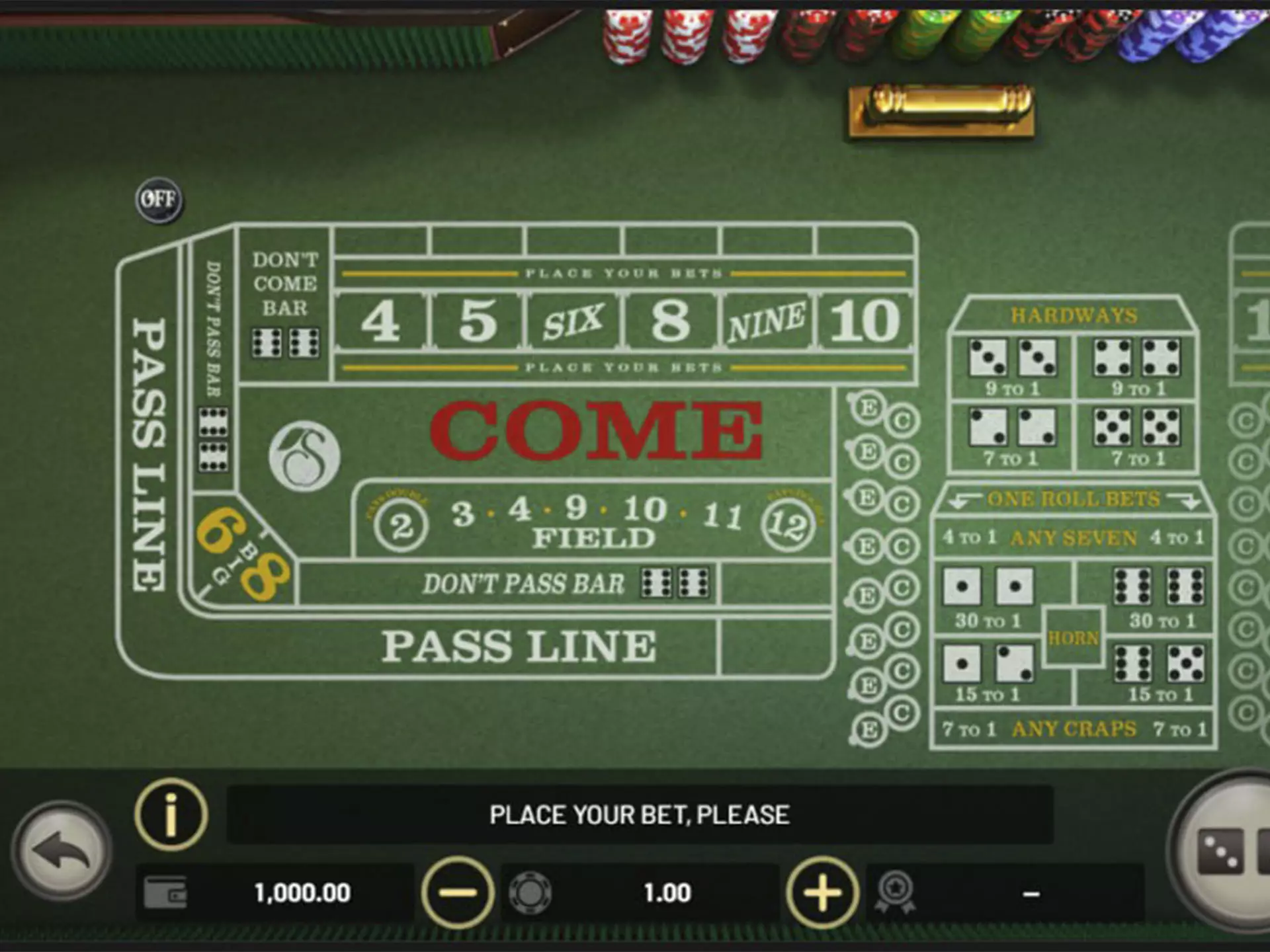Bet on the Big 6 8 corner
This screenshot has width=1270, height=952.
(241, 555)
